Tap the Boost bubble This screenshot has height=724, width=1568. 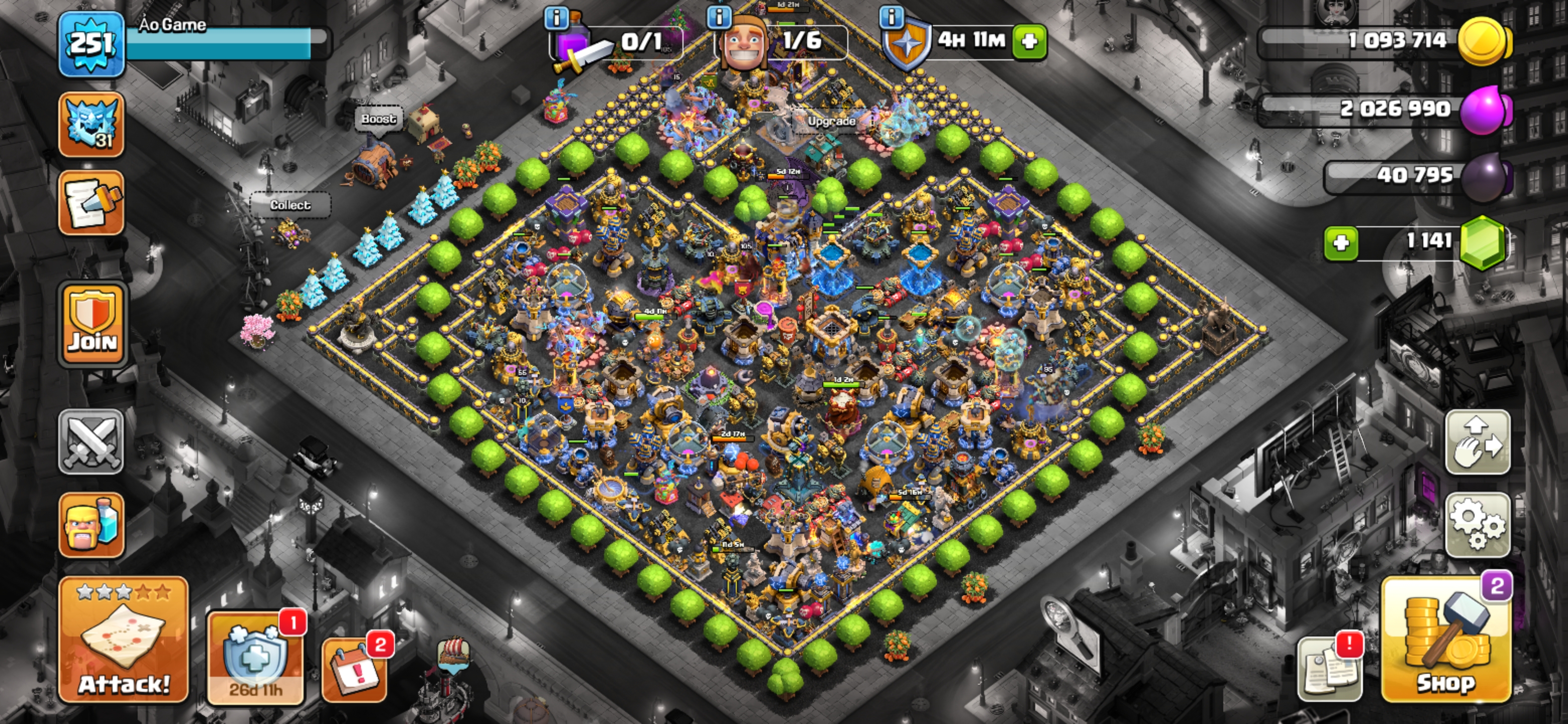pyautogui.click(x=378, y=119)
